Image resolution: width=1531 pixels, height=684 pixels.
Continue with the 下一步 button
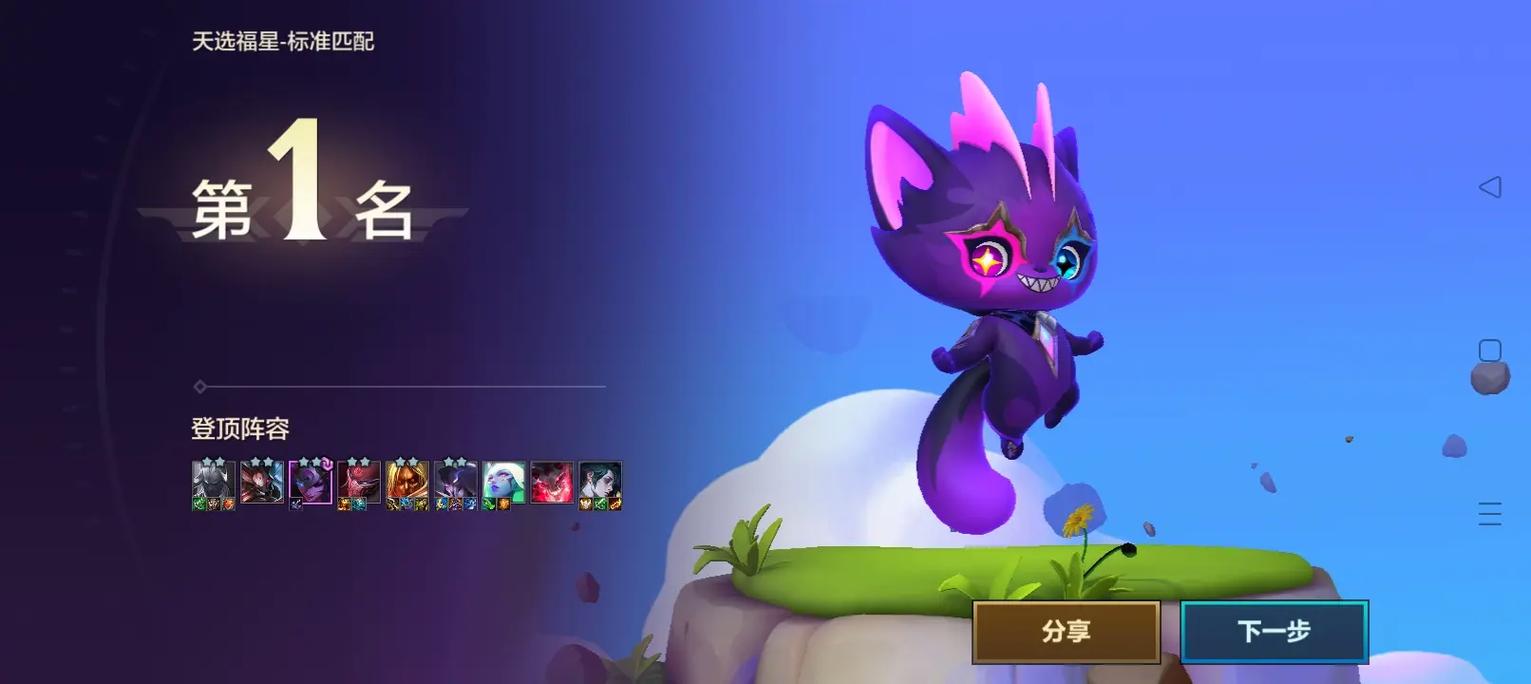pyautogui.click(x=1274, y=632)
